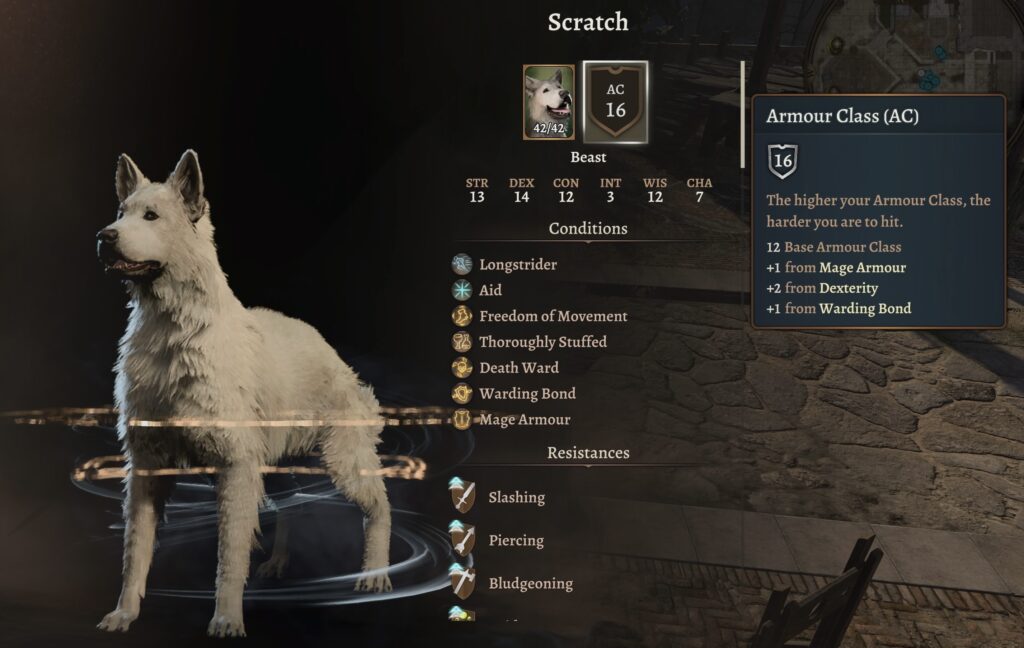
Task: View the Mage Armour condition
Action: coord(524,420)
